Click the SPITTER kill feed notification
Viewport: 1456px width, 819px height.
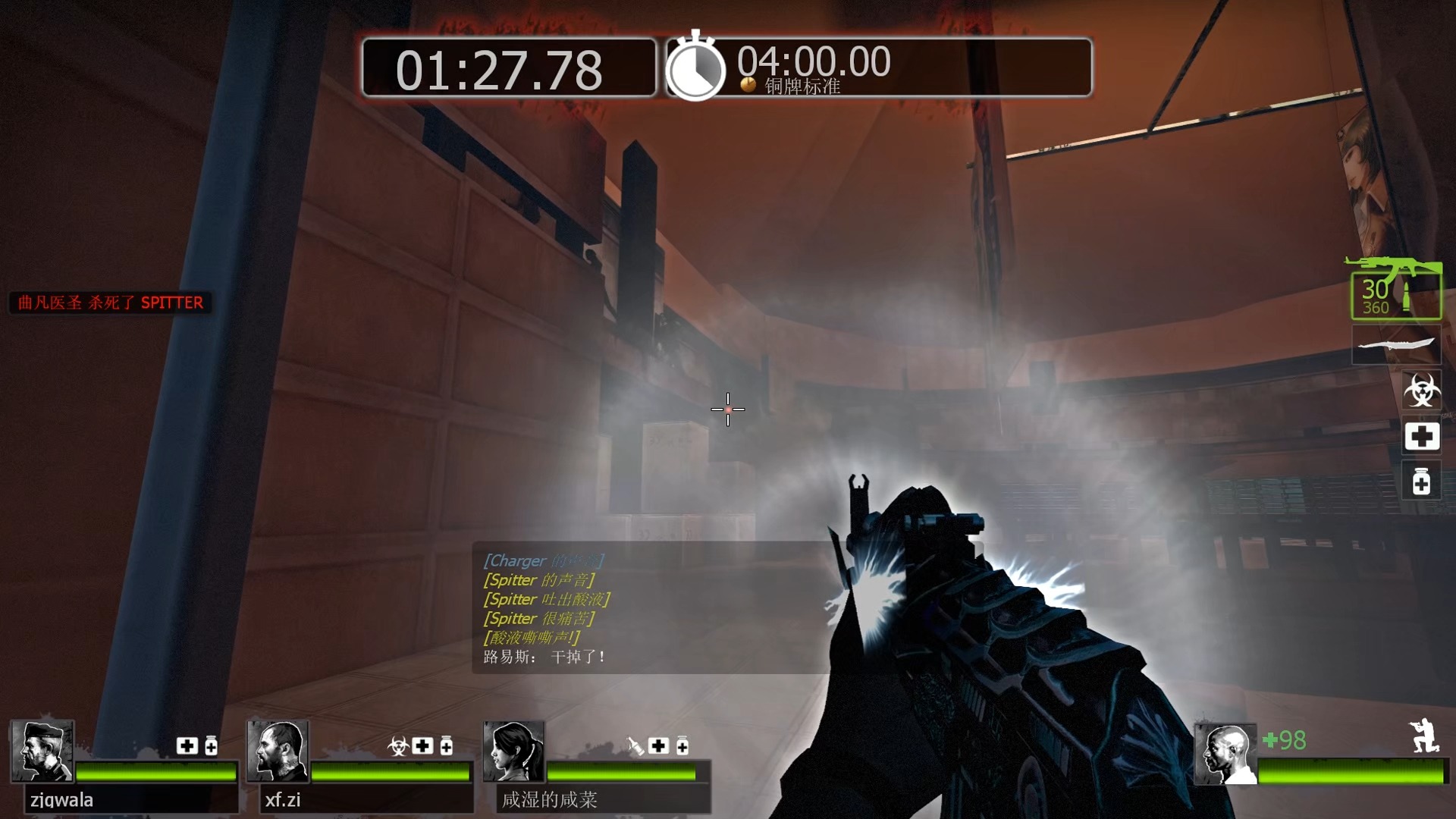(111, 303)
